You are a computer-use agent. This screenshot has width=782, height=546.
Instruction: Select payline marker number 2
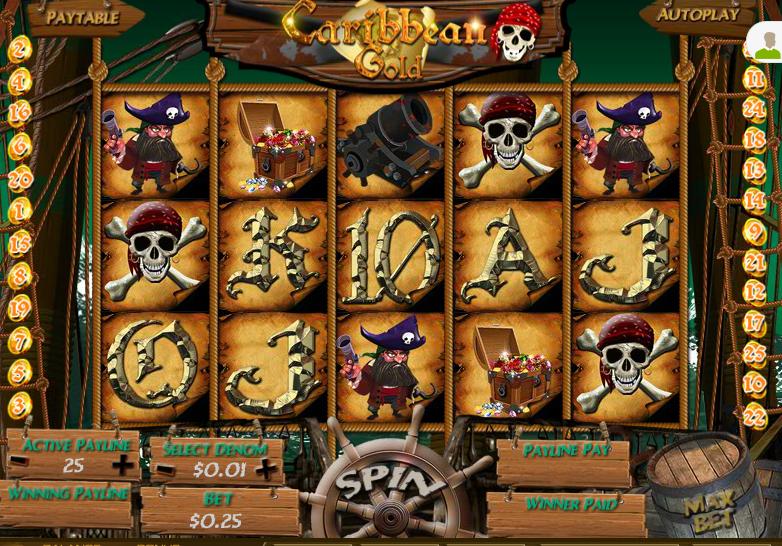[x=20, y=49]
